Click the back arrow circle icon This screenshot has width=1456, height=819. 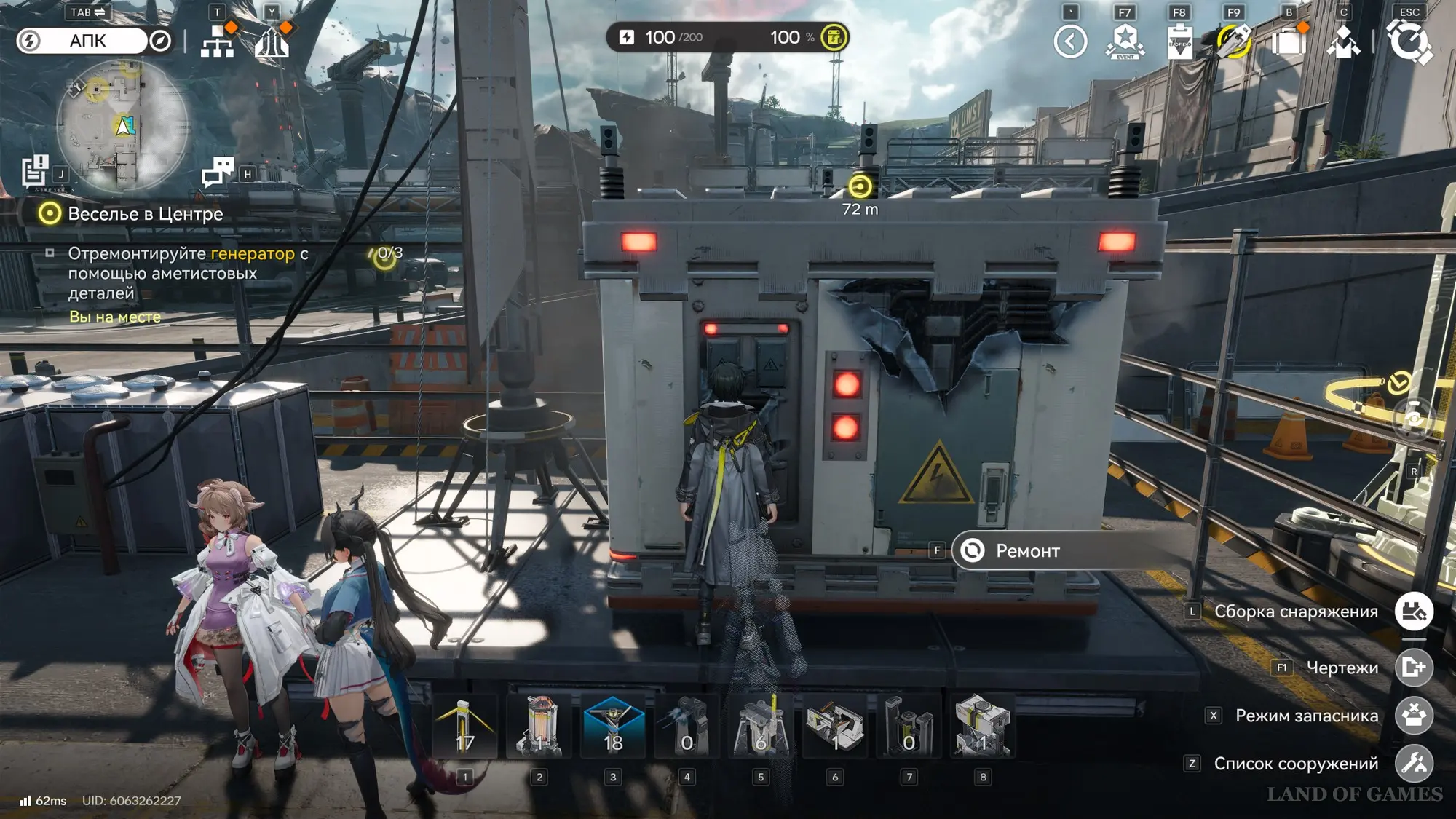point(1070,41)
